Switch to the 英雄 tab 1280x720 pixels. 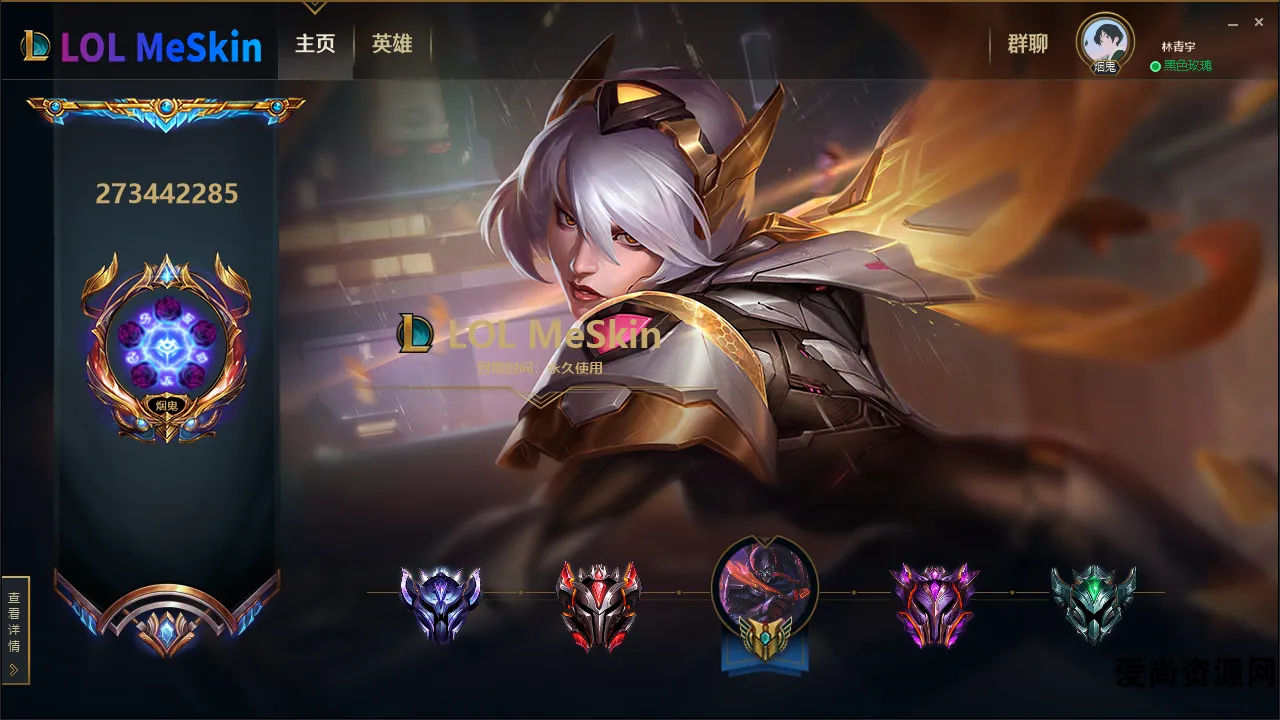(392, 44)
